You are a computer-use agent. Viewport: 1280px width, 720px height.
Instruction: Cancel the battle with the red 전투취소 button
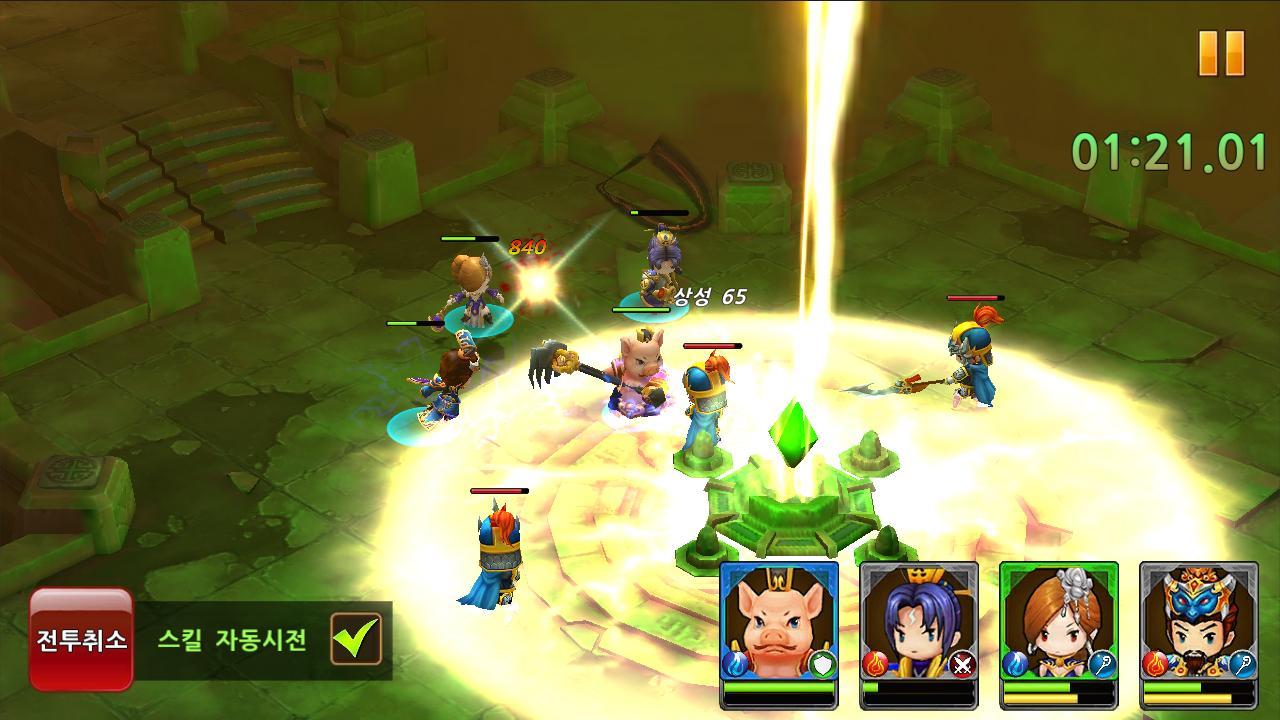pyautogui.click(x=81, y=639)
